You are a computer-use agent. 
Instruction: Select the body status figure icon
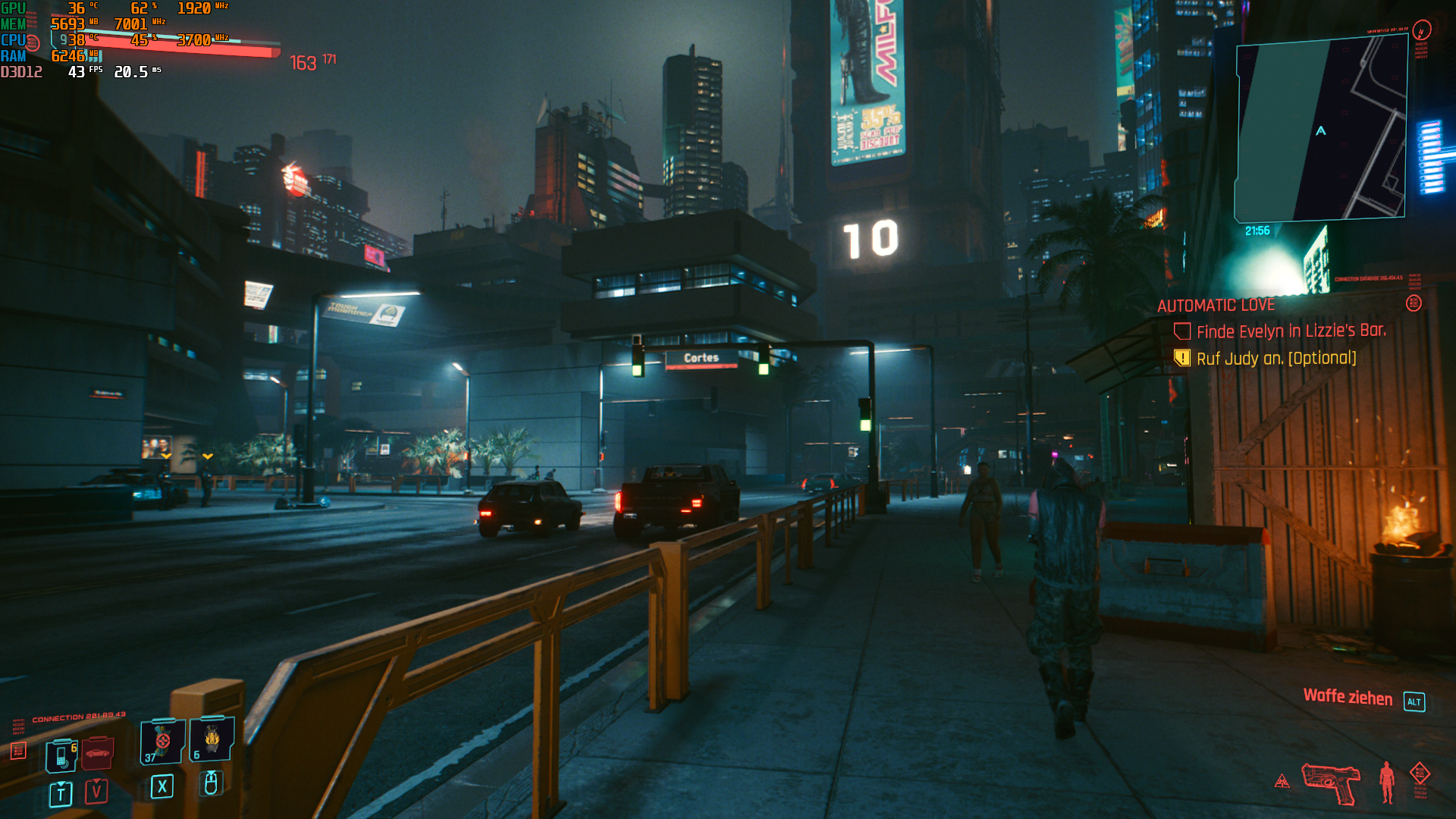coord(1386,781)
